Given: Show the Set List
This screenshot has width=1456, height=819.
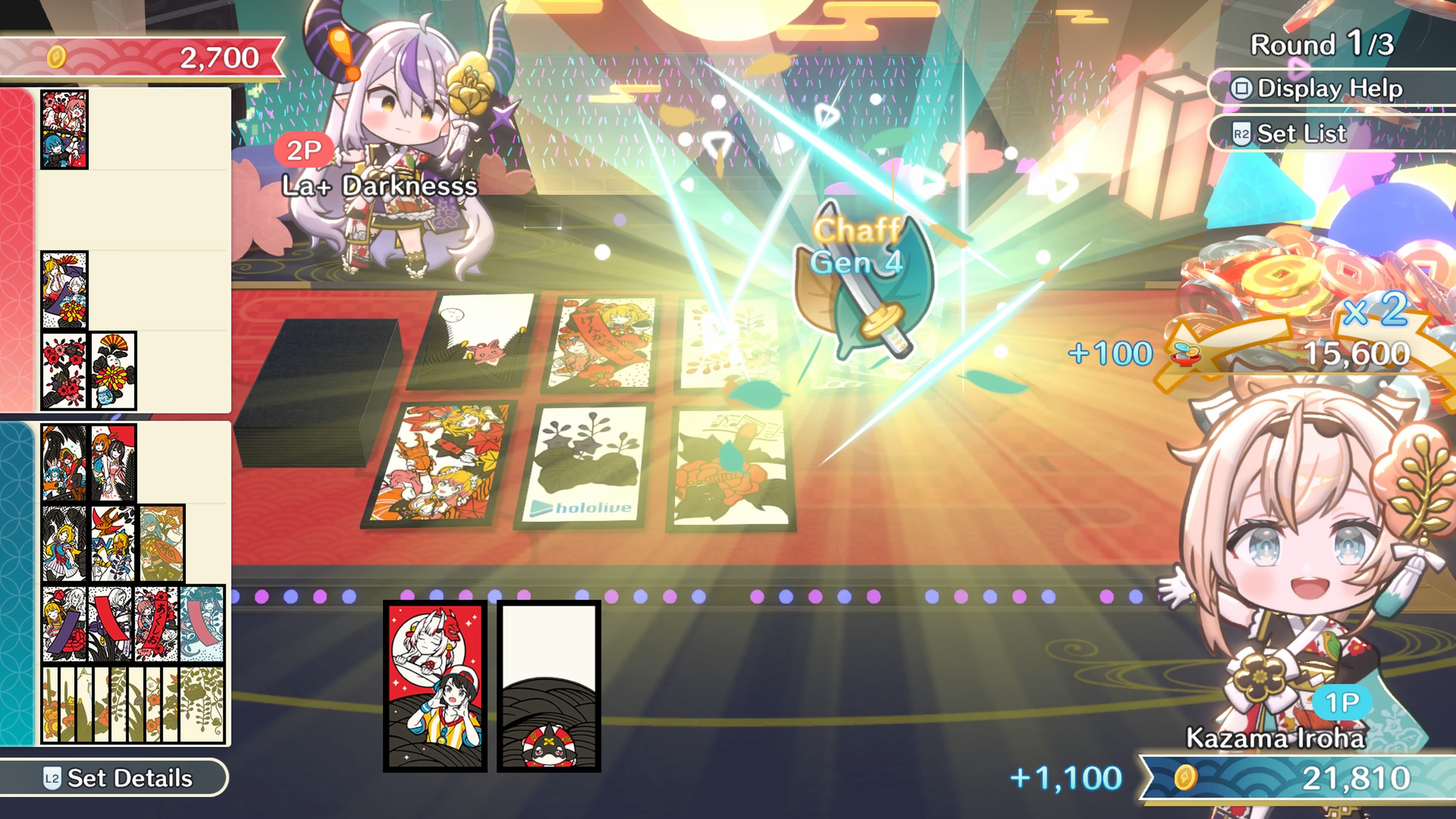Looking at the screenshot, I should click(x=1300, y=134).
